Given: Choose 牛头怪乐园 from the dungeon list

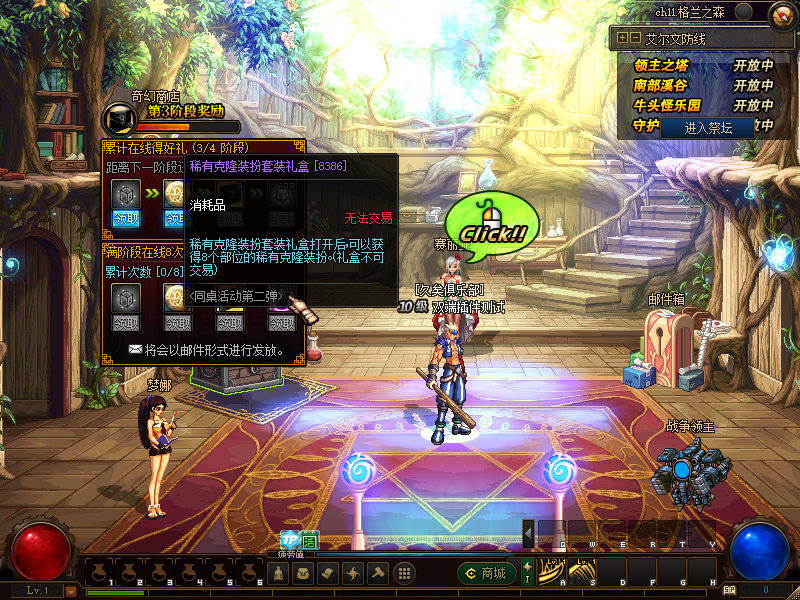Looking at the screenshot, I should tap(668, 105).
